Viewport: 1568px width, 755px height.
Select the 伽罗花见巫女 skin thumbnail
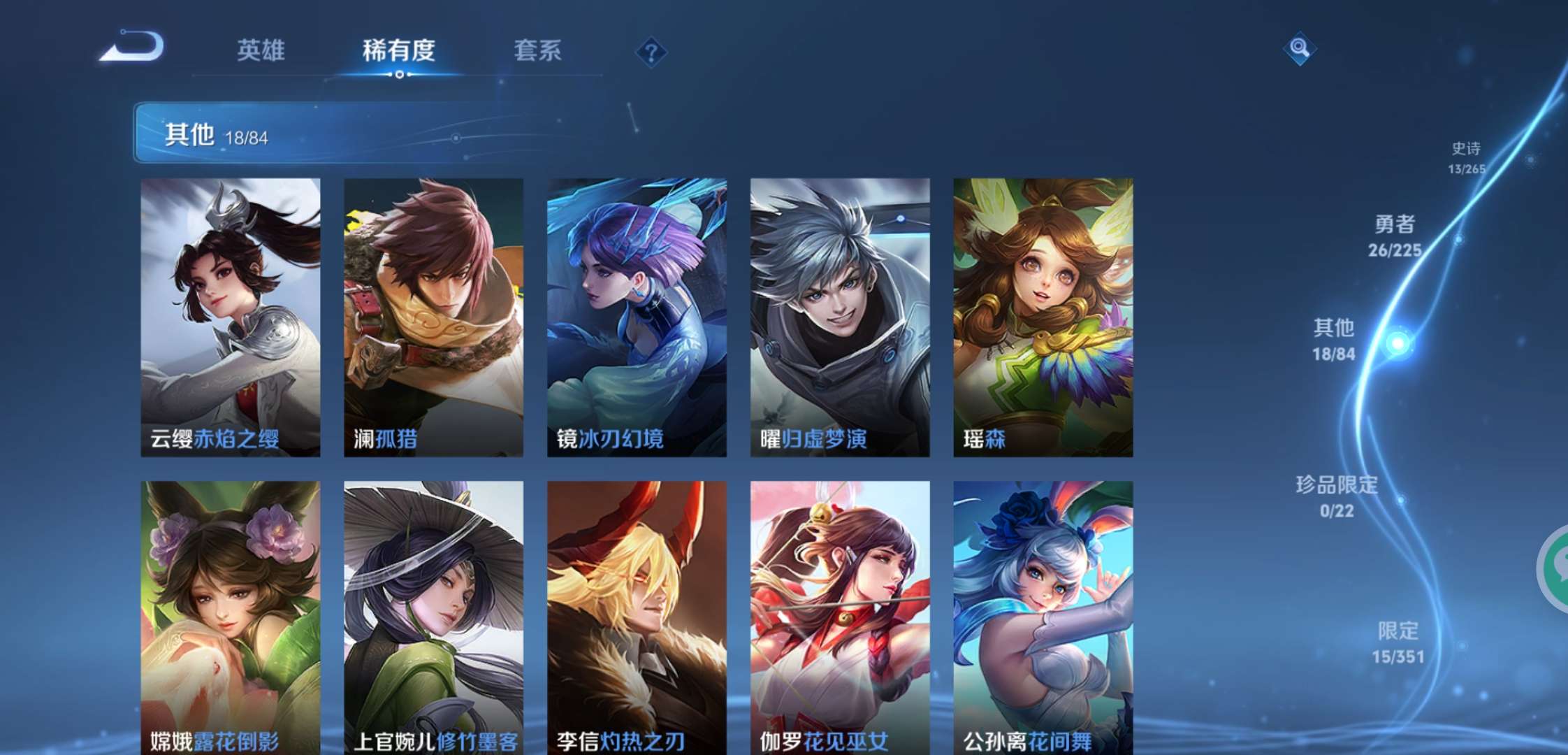[x=839, y=615]
